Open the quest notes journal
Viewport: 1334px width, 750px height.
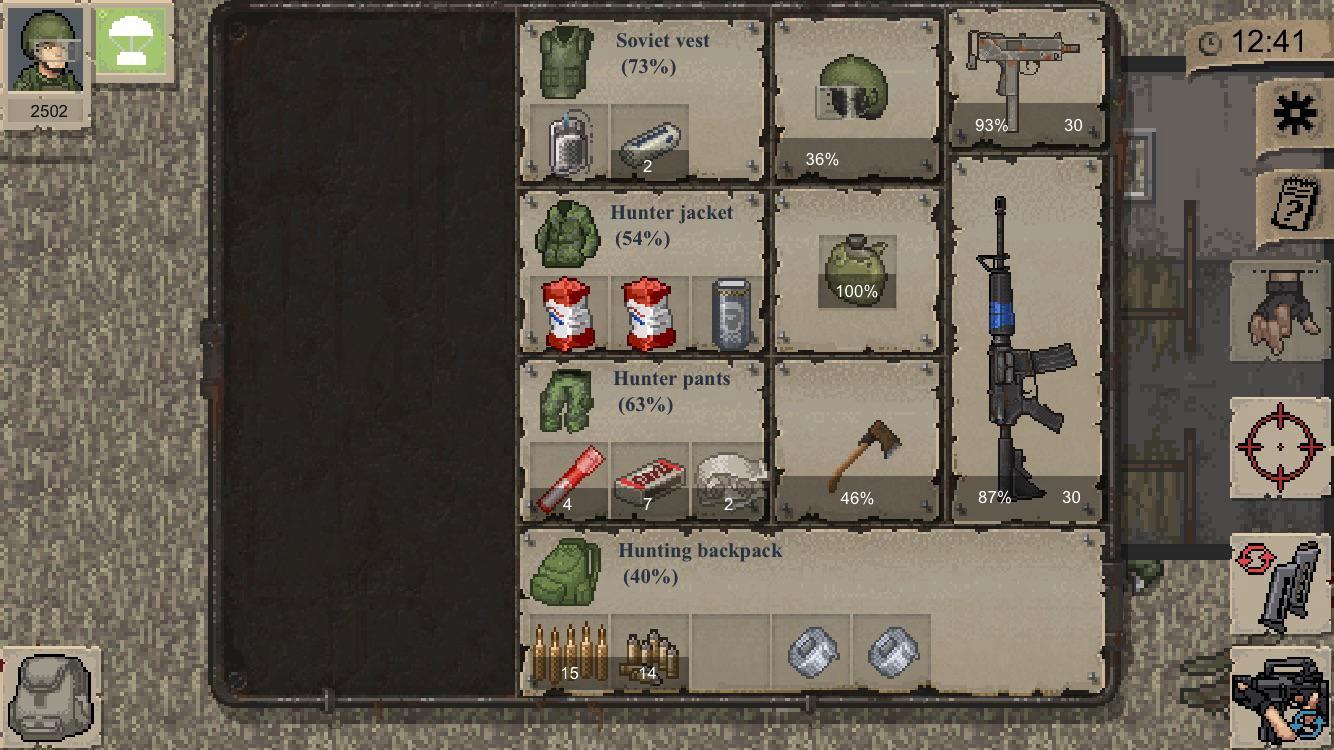(x=1294, y=207)
